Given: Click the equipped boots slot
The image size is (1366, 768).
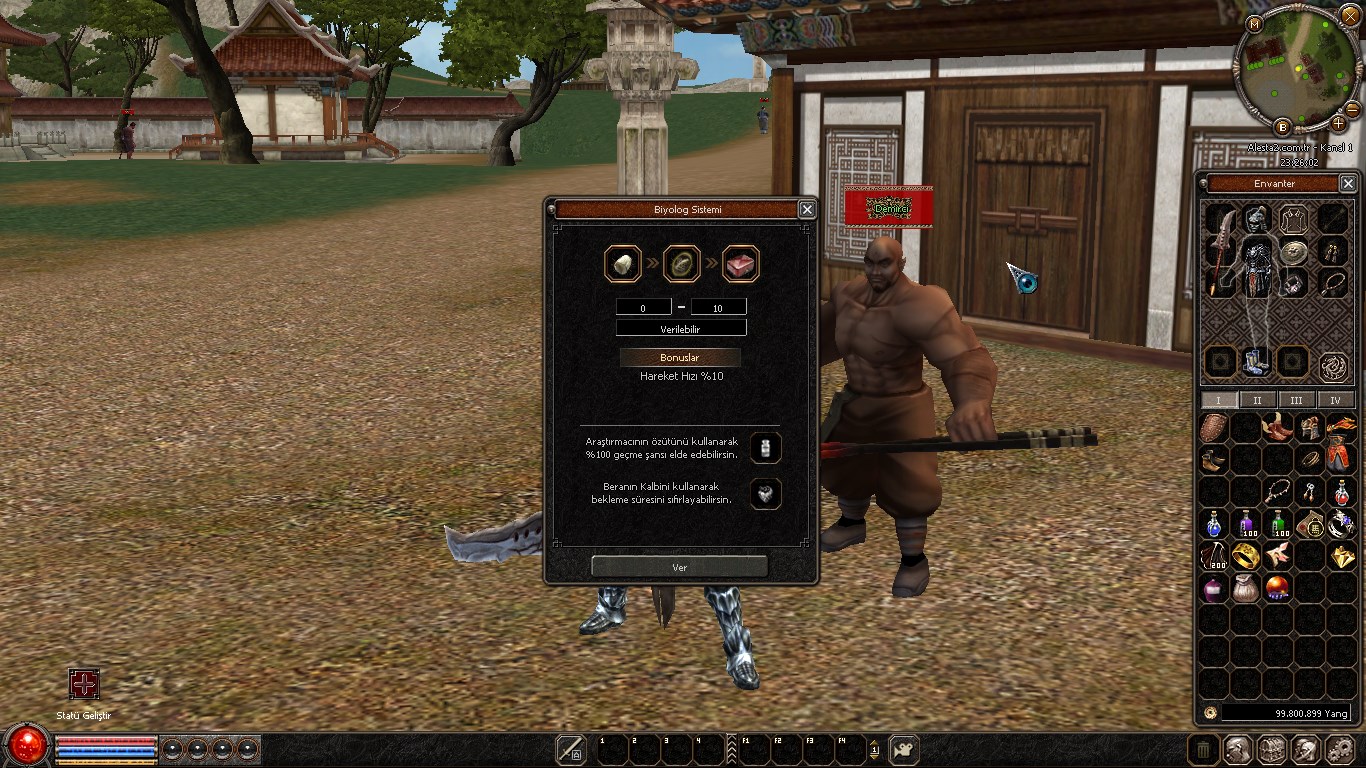Looking at the screenshot, I should point(1256,361).
